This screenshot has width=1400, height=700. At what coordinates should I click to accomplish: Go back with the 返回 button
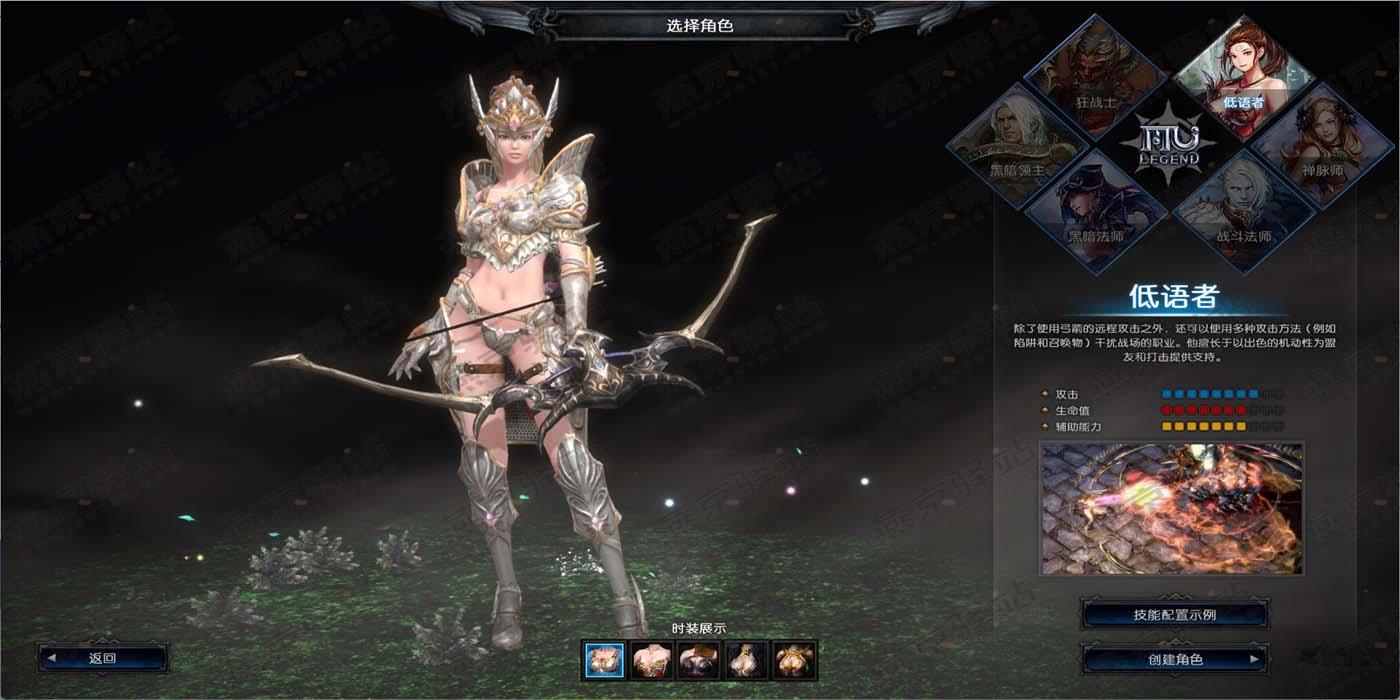[x=103, y=658]
